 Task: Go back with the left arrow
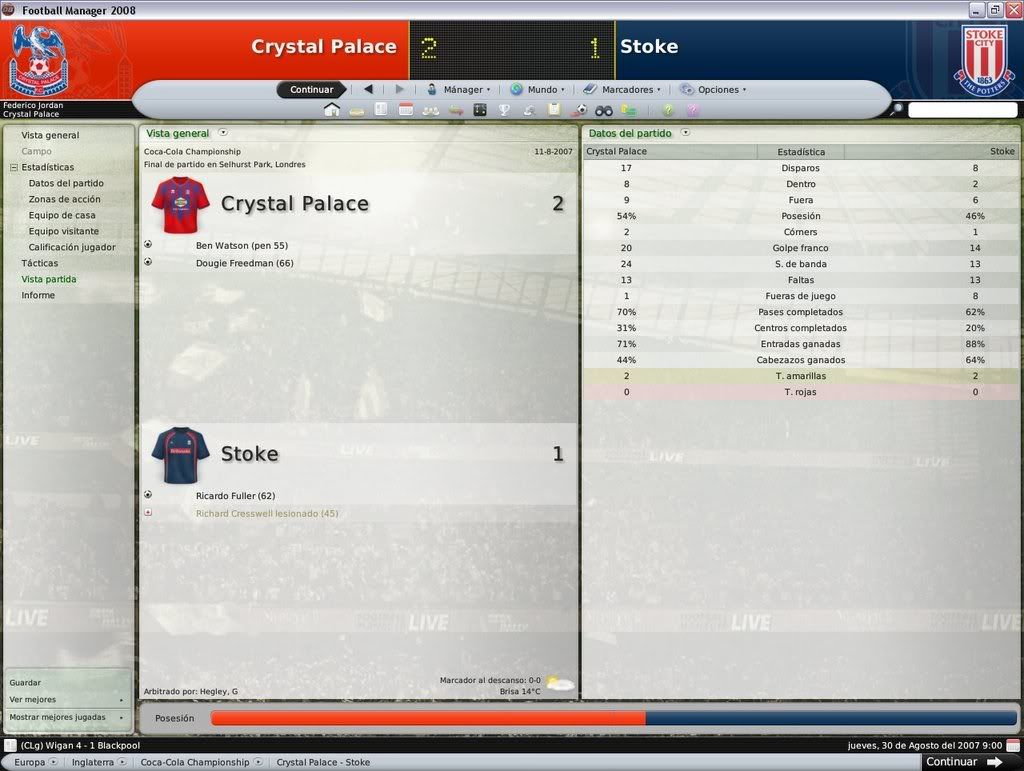click(368, 90)
